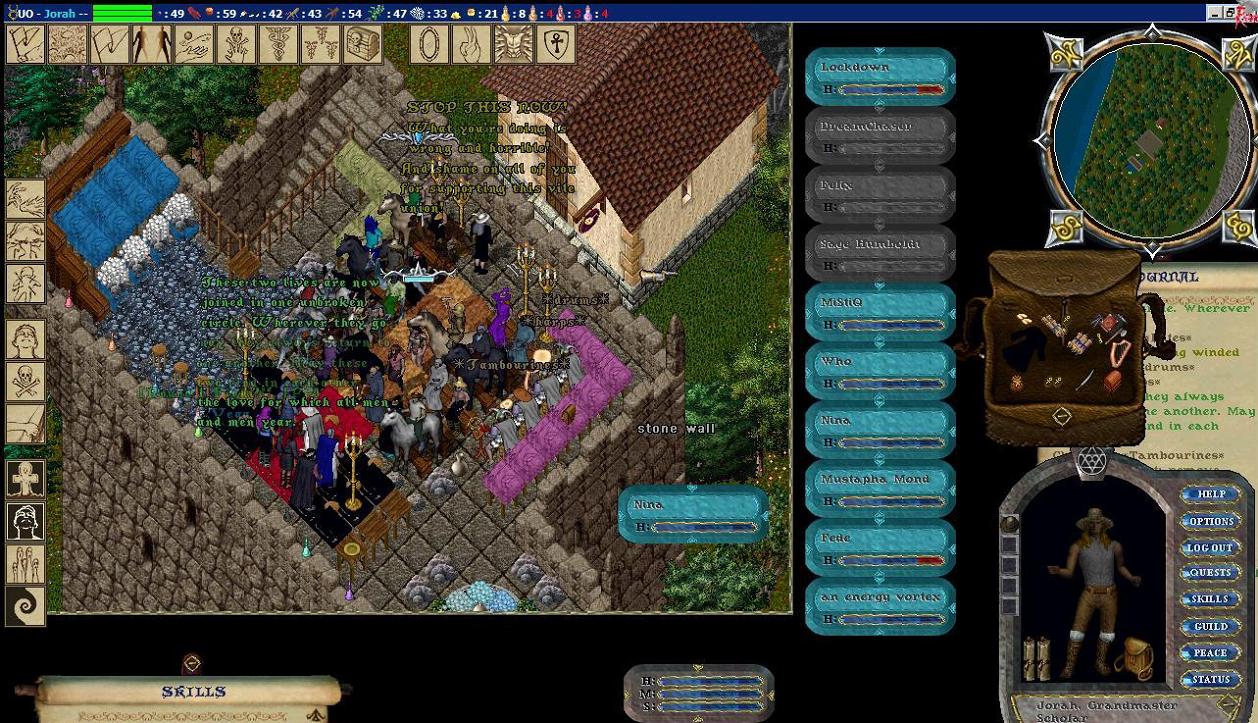Open Skills from the paperdoll buttons
This screenshot has height=723, width=1258.
pyautogui.click(x=1210, y=599)
